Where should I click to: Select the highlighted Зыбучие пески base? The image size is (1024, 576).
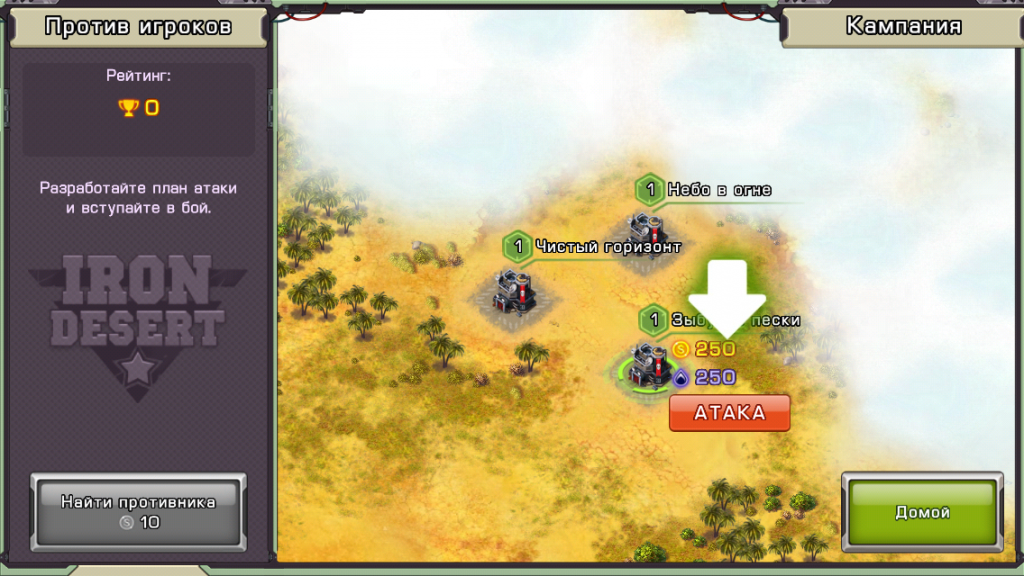coord(648,366)
